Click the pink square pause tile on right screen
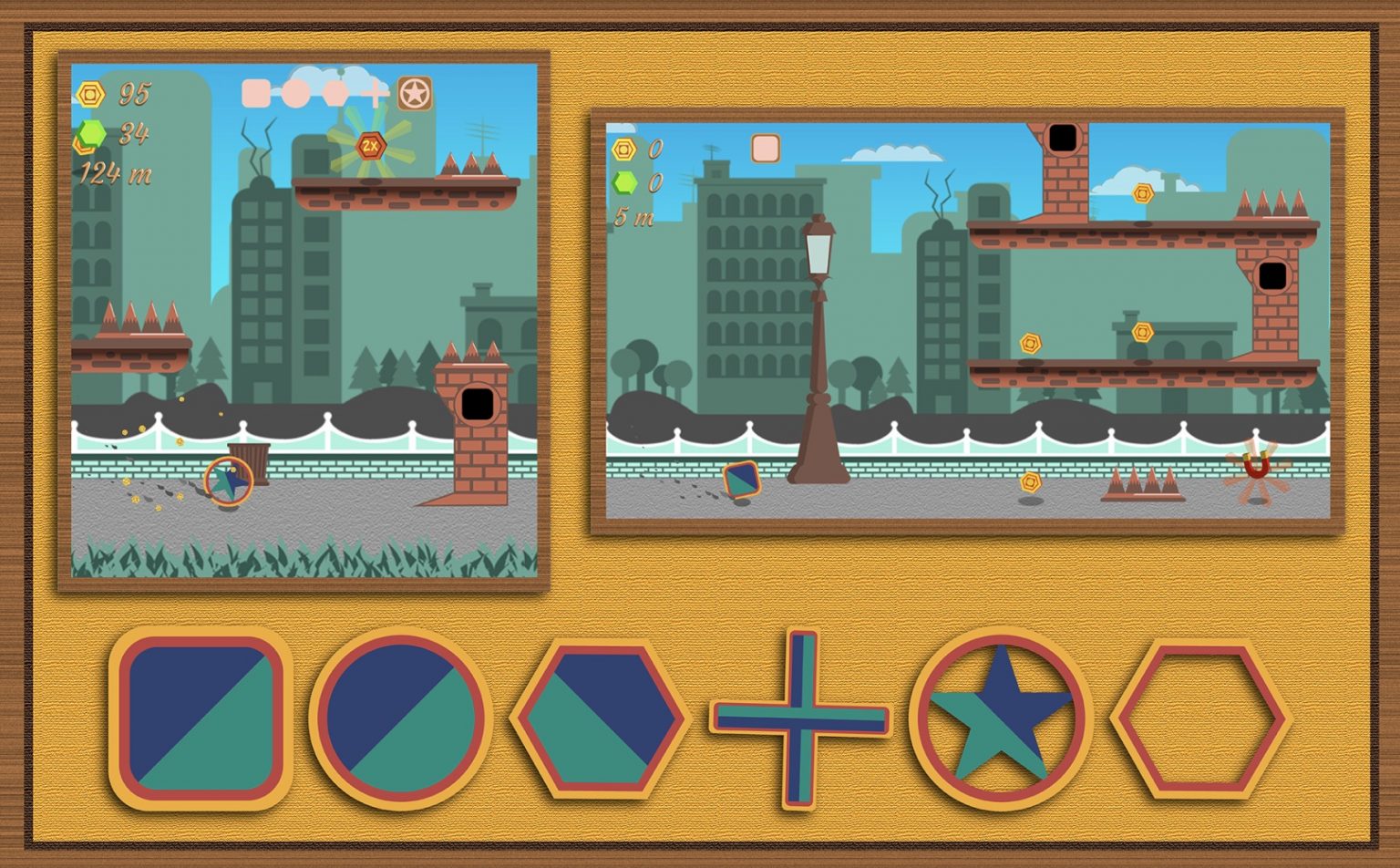The image size is (1400, 868). pyautogui.click(x=765, y=147)
